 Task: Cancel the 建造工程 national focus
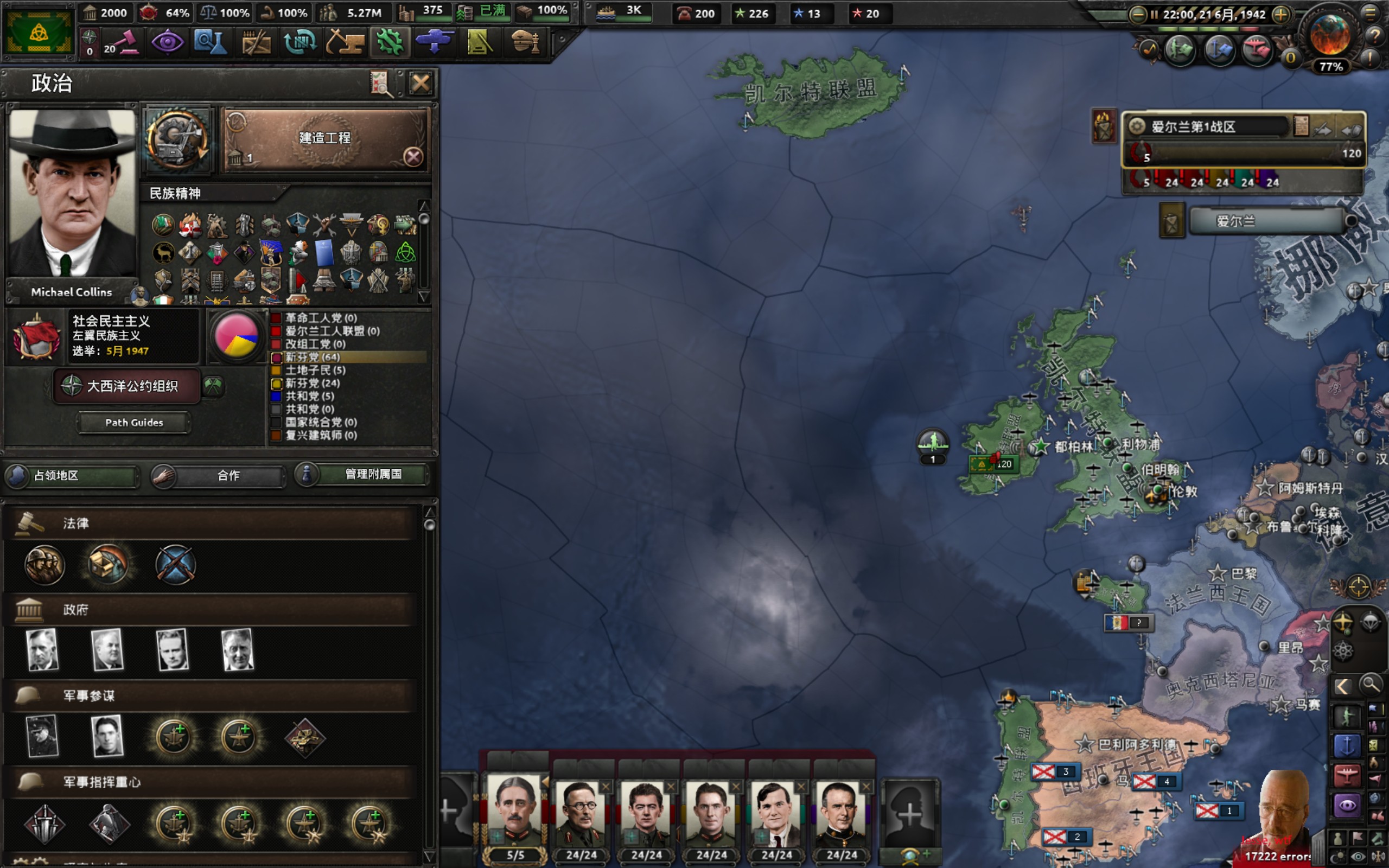pyautogui.click(x=413, y=157)
